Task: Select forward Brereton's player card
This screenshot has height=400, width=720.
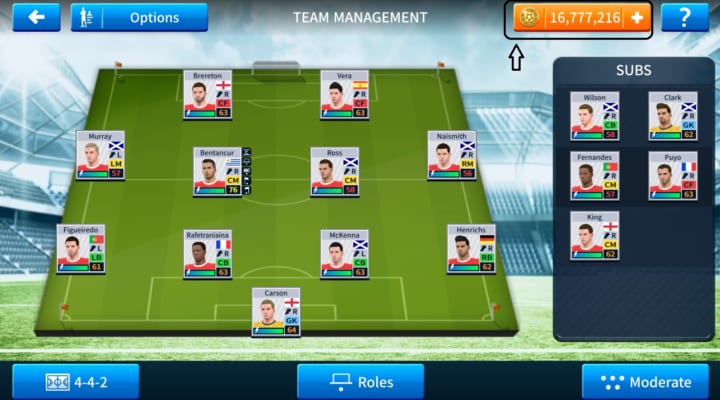Action: [208, 95]
